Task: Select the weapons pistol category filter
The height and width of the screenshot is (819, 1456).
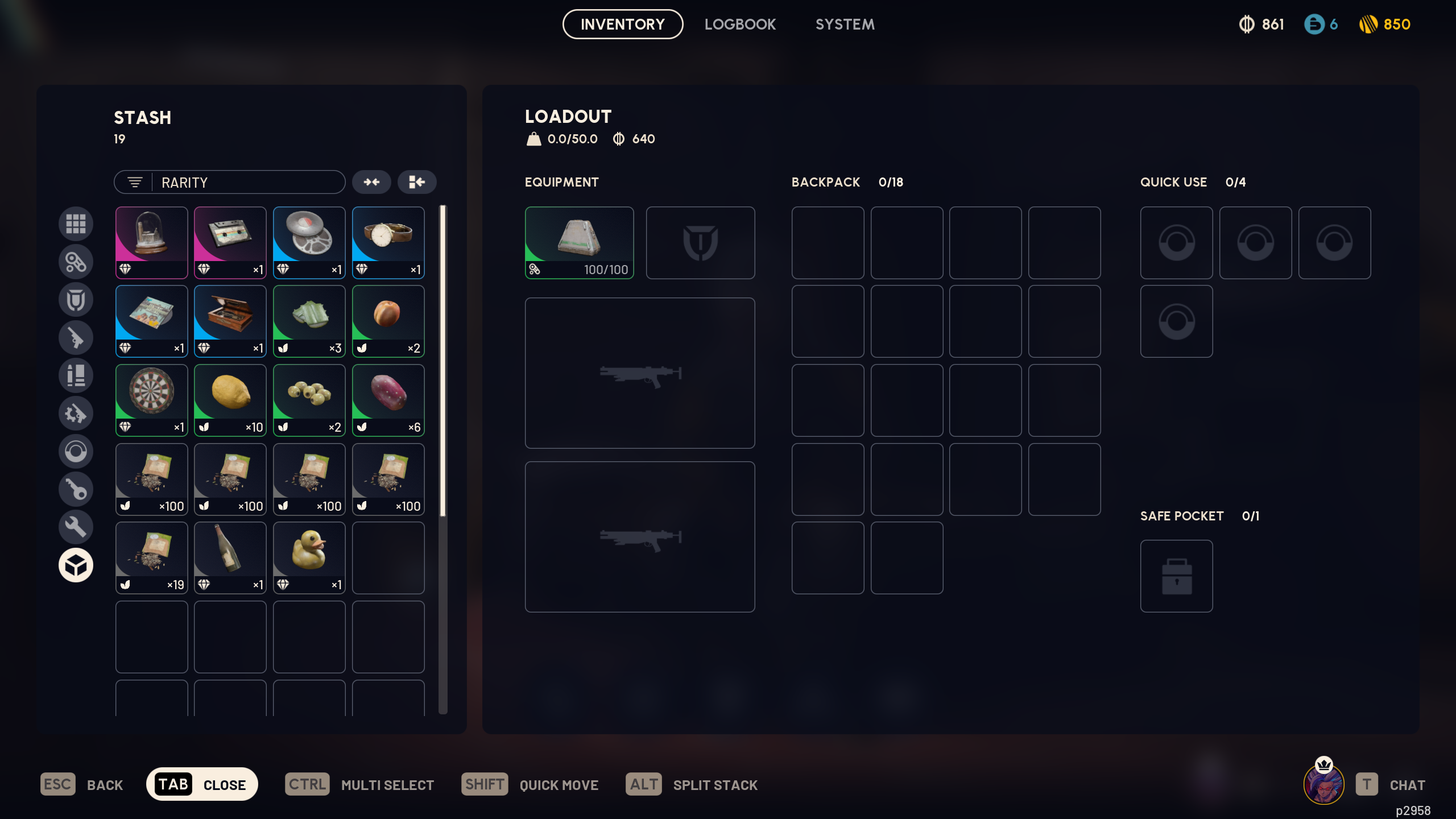Action: coord(76,337)
